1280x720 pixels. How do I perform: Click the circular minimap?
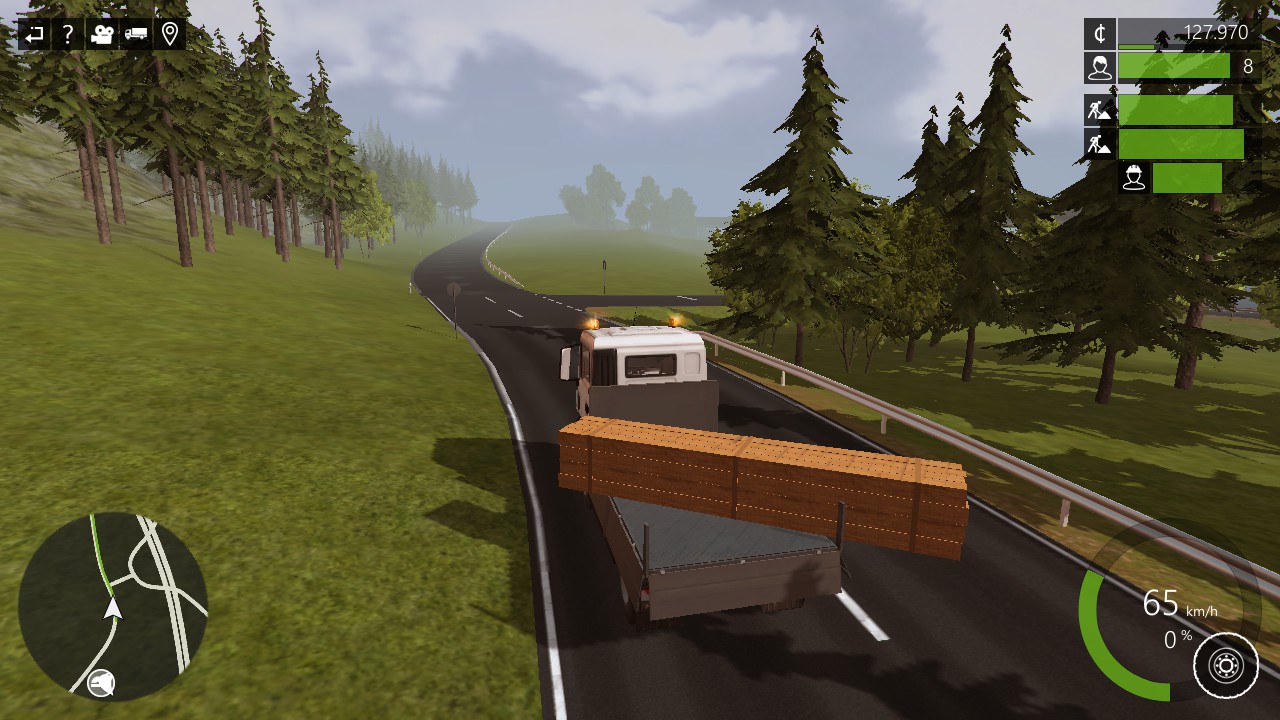click(x=113, y=606)
